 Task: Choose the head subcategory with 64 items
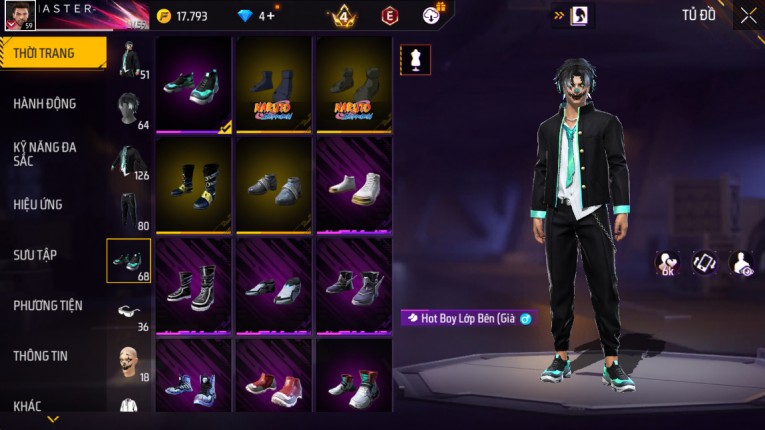point(128,108)
